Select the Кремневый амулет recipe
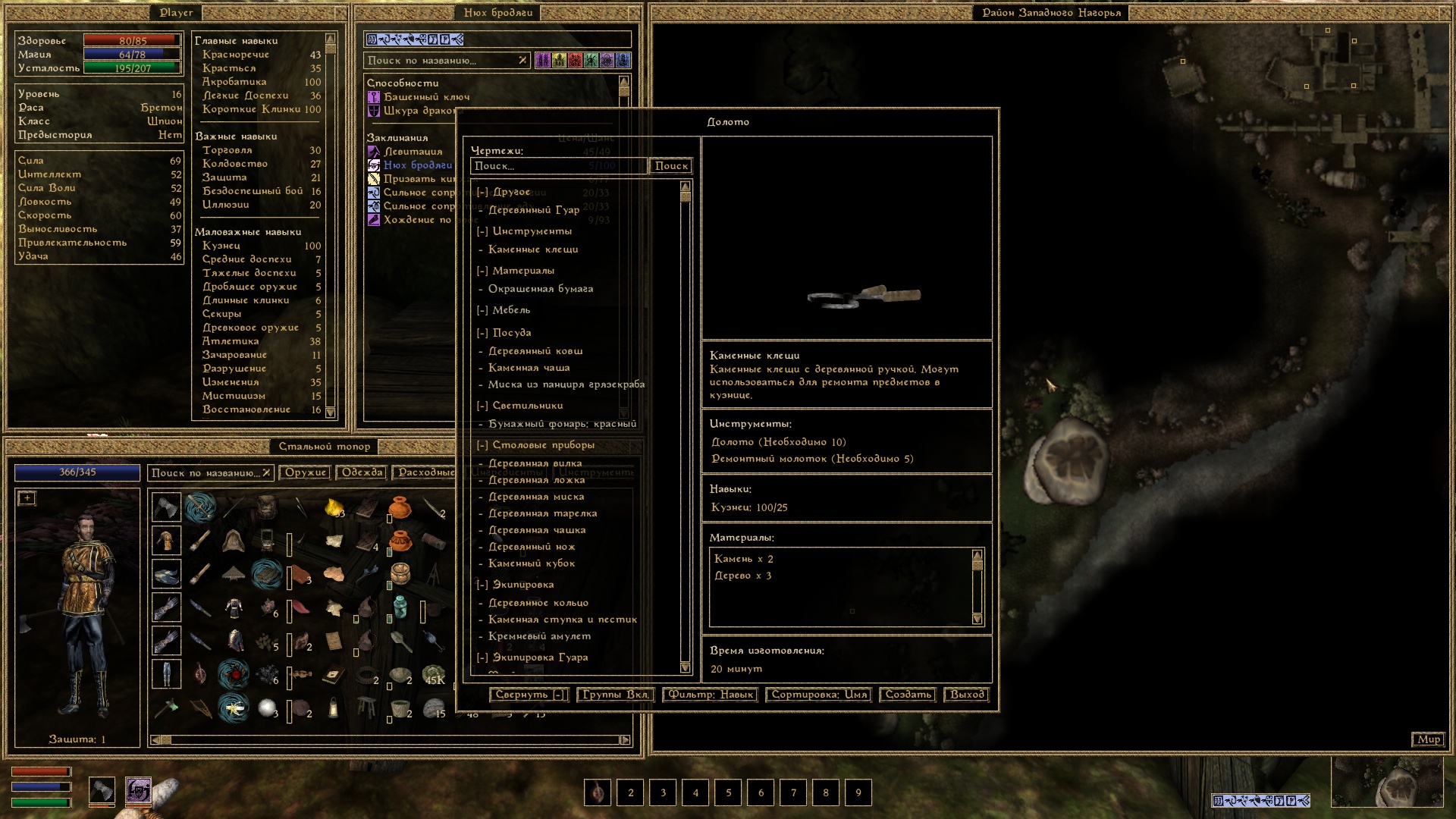Screen dimensions: 1456x819 [539, 636]
